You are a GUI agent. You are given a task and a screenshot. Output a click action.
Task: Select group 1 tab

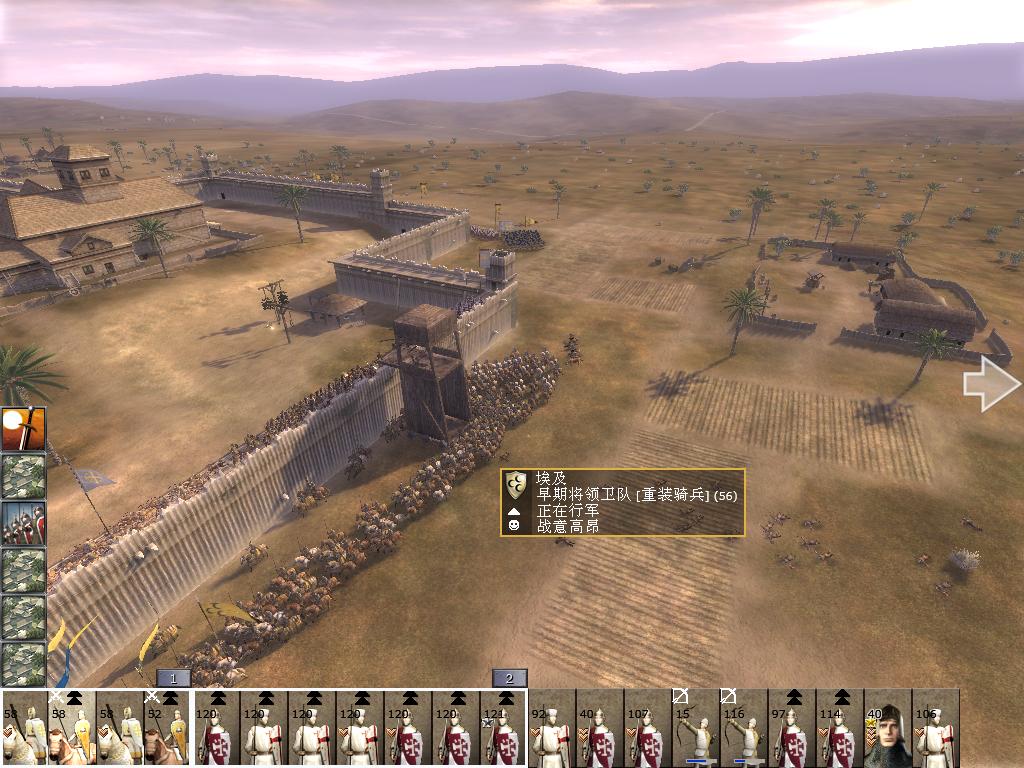click(173, 678)
